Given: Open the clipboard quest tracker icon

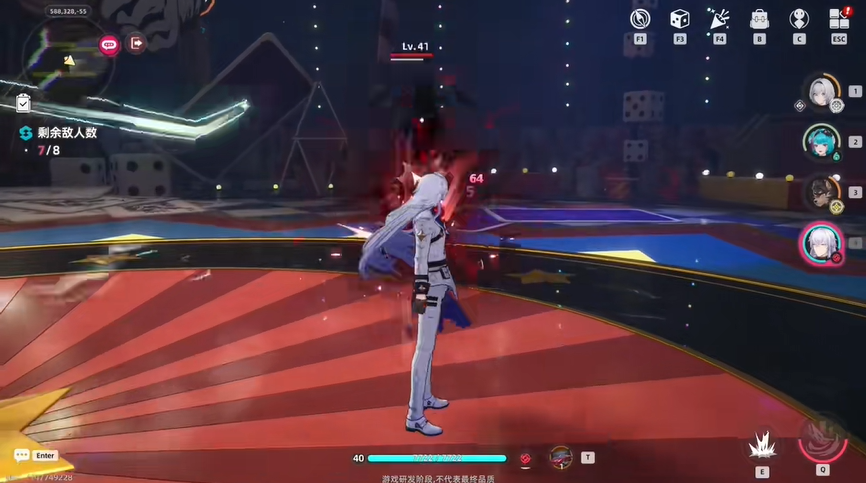Looking at the screenshot, I should (24, 103).
